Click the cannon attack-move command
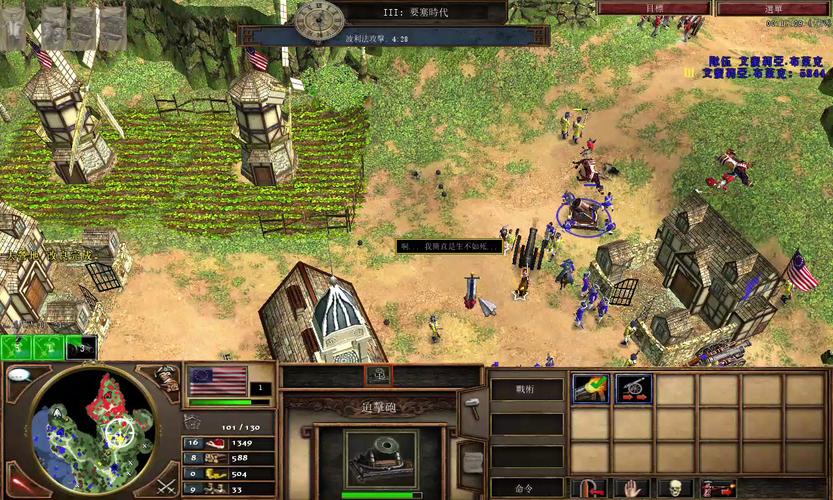The height and width of the screenshot is (500, 833). pos(718,489)
